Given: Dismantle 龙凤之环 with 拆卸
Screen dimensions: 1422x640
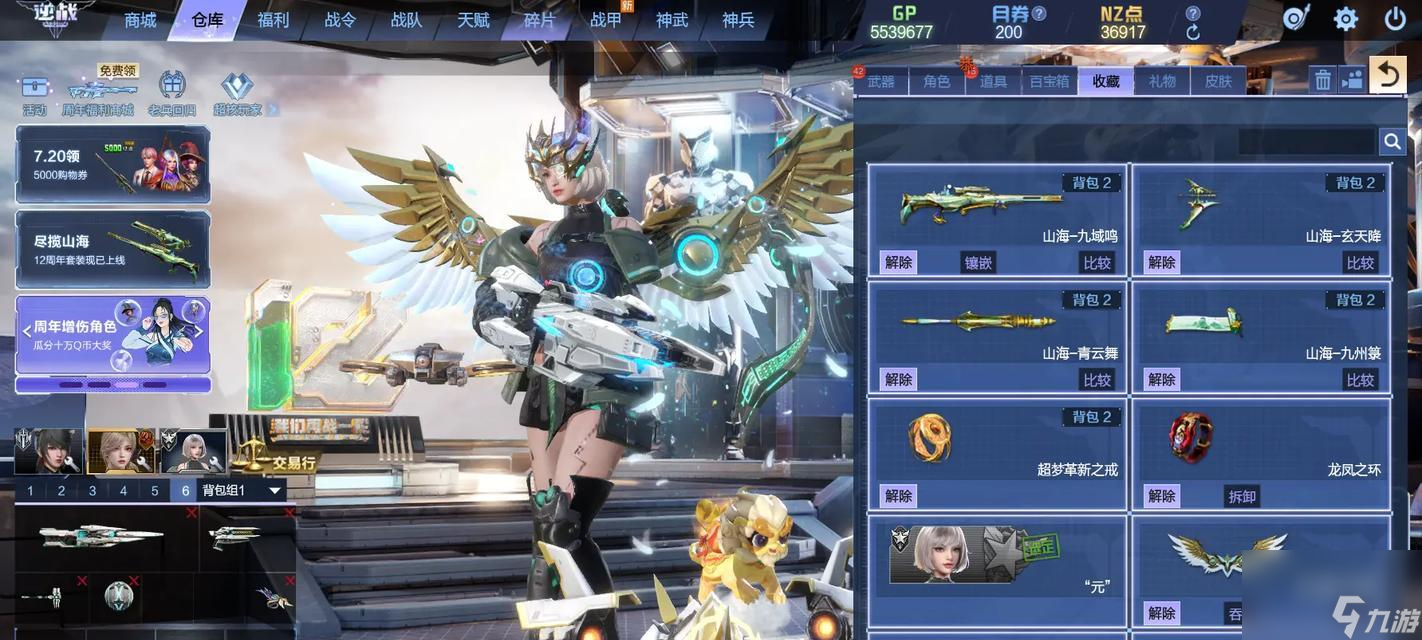Looking at the screenshot, I should (x=1242, y=496).
